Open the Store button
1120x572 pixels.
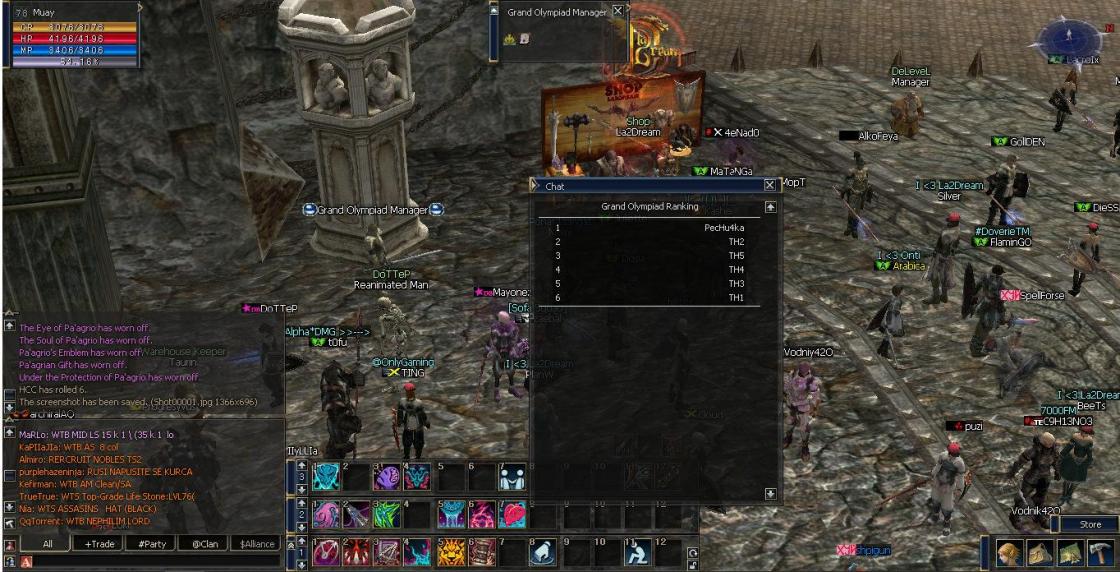pos(1090,524)
